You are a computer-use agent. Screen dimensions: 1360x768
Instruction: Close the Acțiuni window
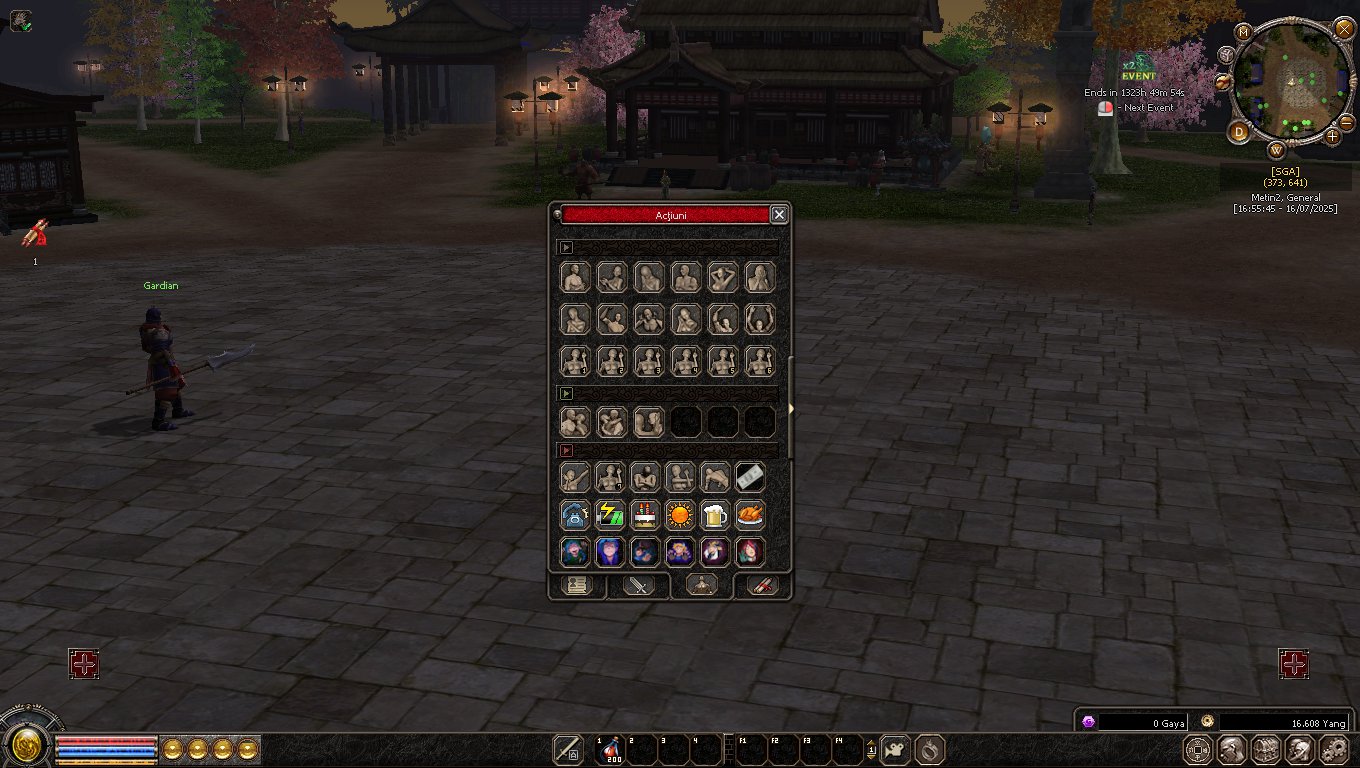click(779, 214)
